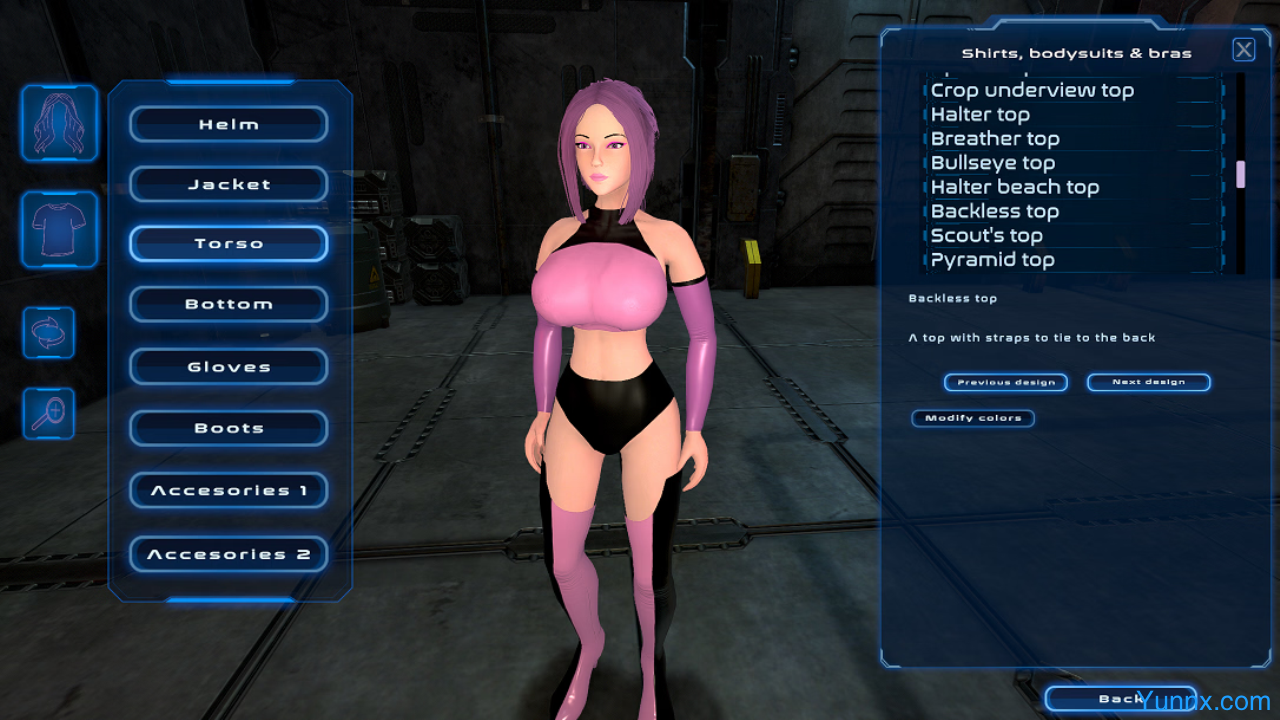Open the Jacket category
Screen dimensions: 1280x720
click(x=229, y=184)
